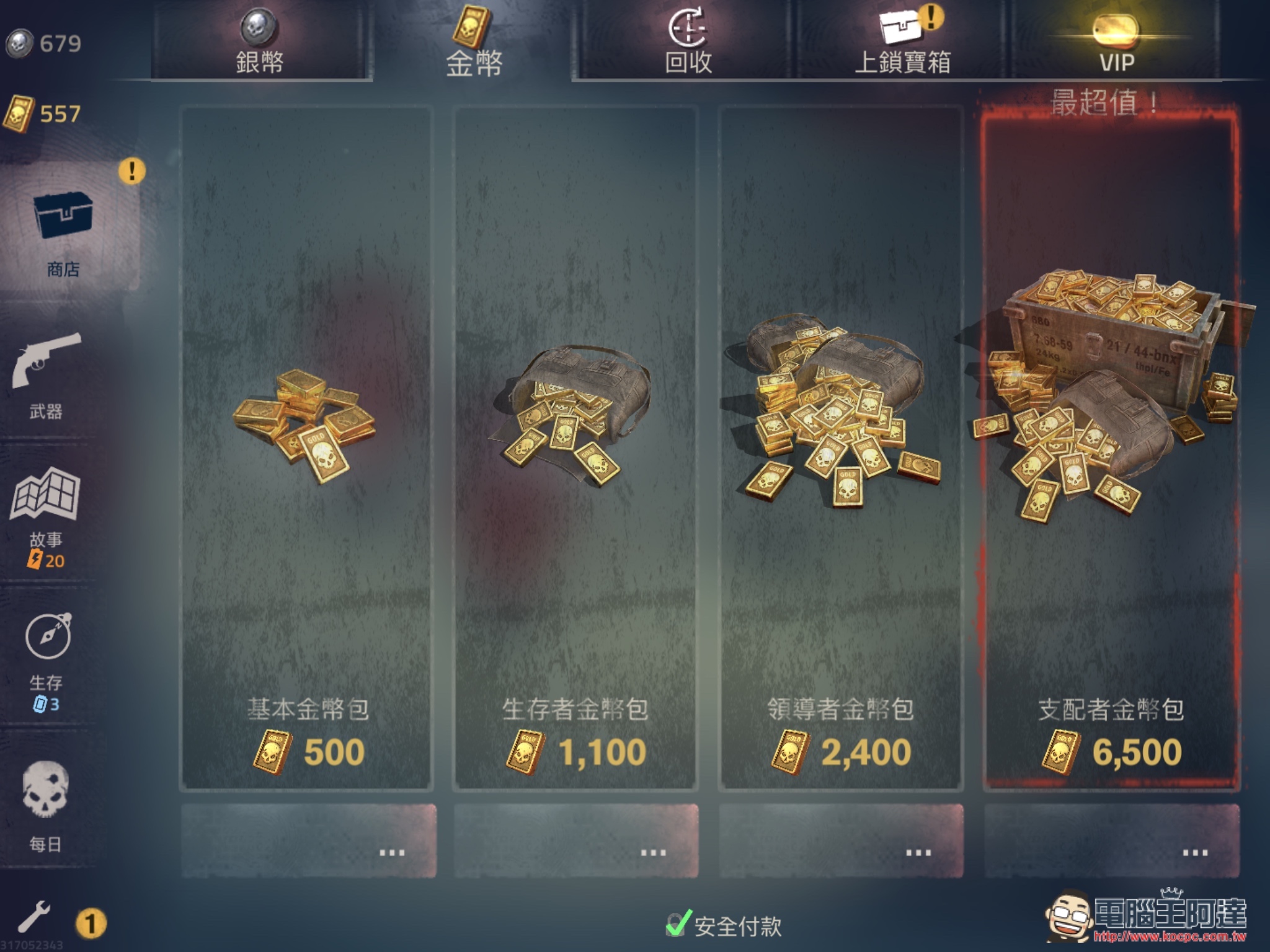
Task: Open the 上鎖寶箱 locked chest tab
Action: tap(902, 43)
